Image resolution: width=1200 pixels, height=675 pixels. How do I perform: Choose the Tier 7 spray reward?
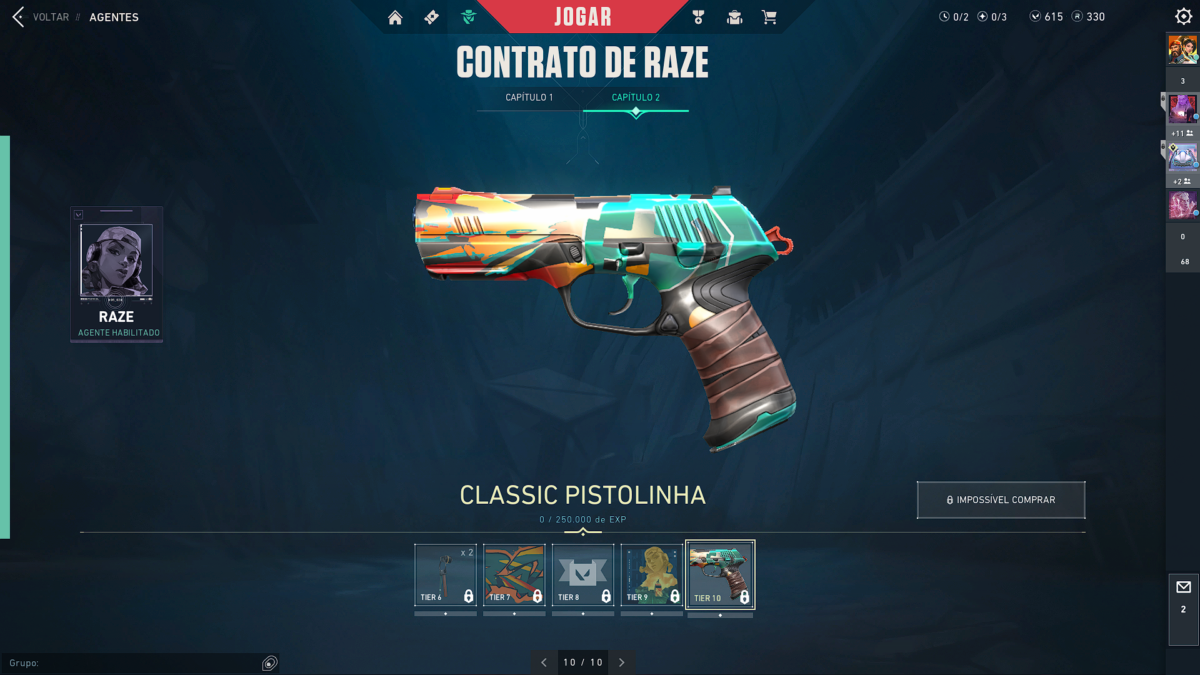click(515, 575)
